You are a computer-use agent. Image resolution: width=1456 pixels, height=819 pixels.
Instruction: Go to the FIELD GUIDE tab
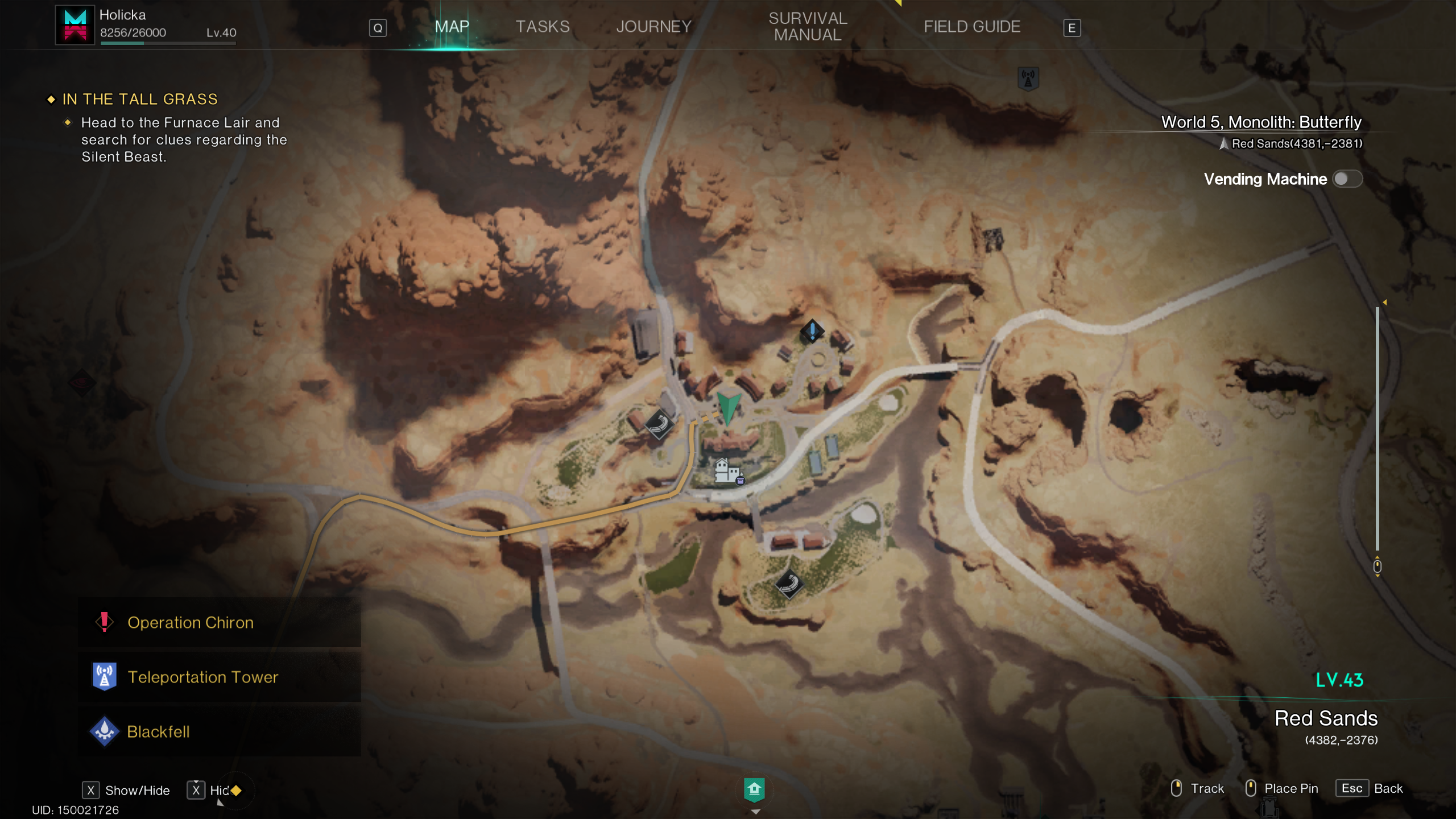[971, 27]
